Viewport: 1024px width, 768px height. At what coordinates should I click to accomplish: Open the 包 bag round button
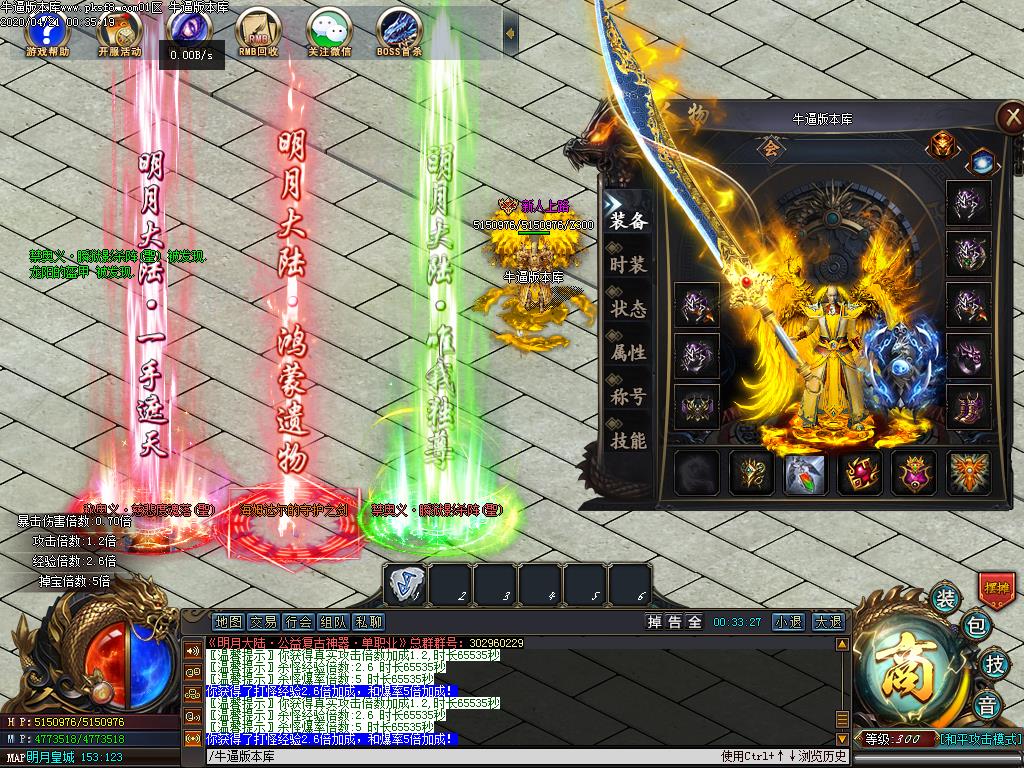pos(976,628)
